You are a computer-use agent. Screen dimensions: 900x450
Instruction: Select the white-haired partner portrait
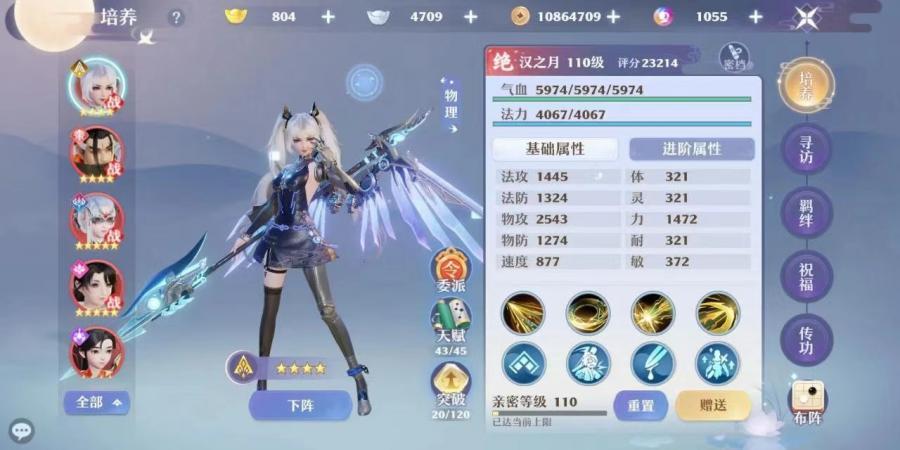pyautogui.click(x=96, y=86)
